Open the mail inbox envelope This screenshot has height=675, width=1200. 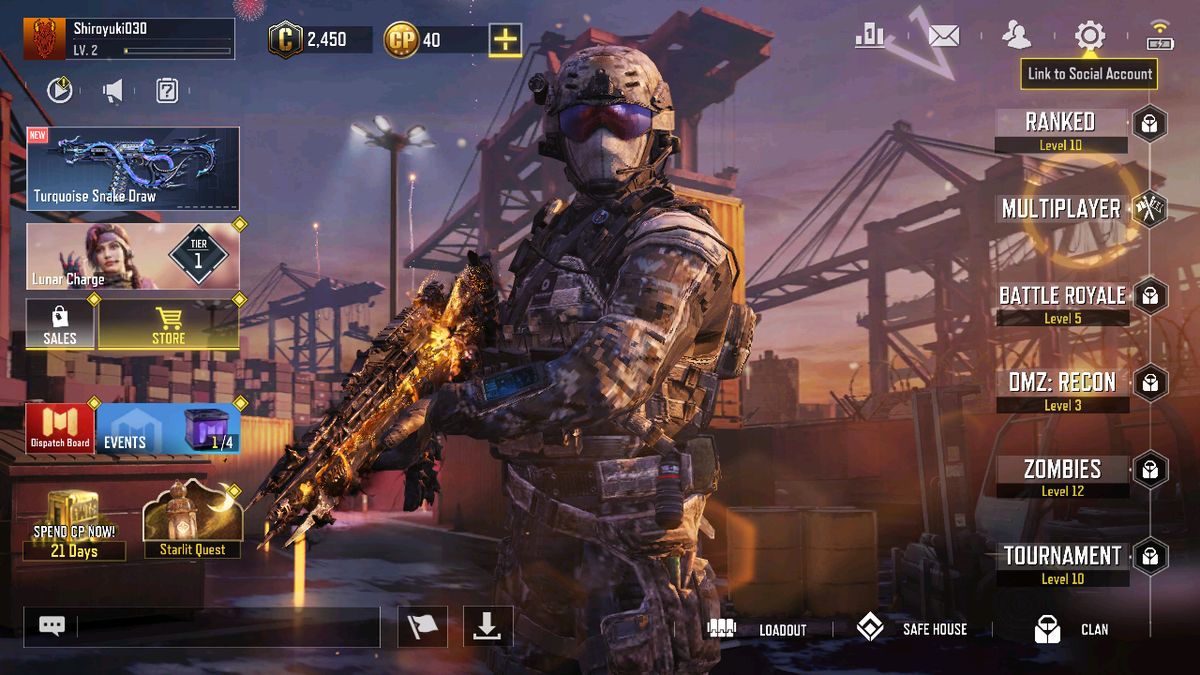click(x=943, y=37)
